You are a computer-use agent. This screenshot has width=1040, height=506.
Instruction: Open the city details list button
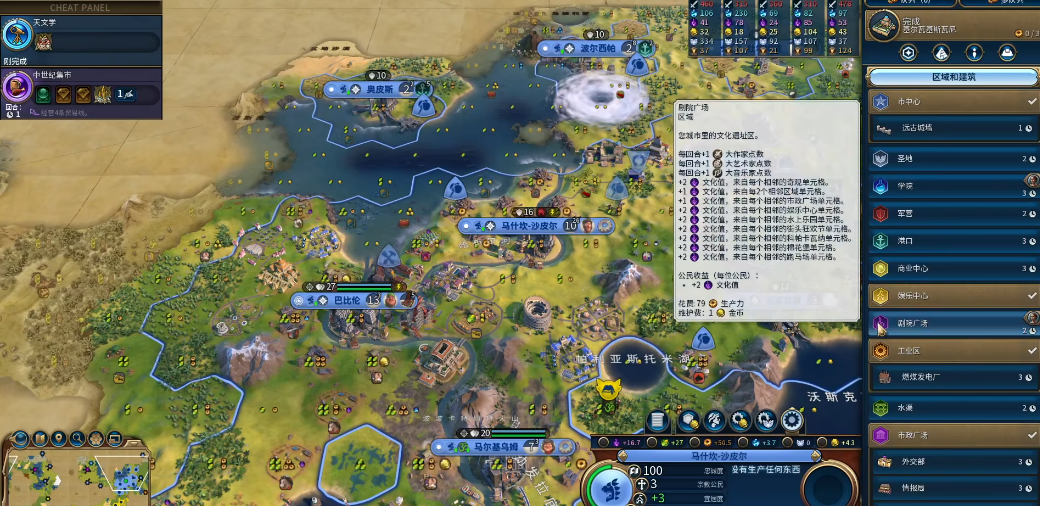(657, 420)
